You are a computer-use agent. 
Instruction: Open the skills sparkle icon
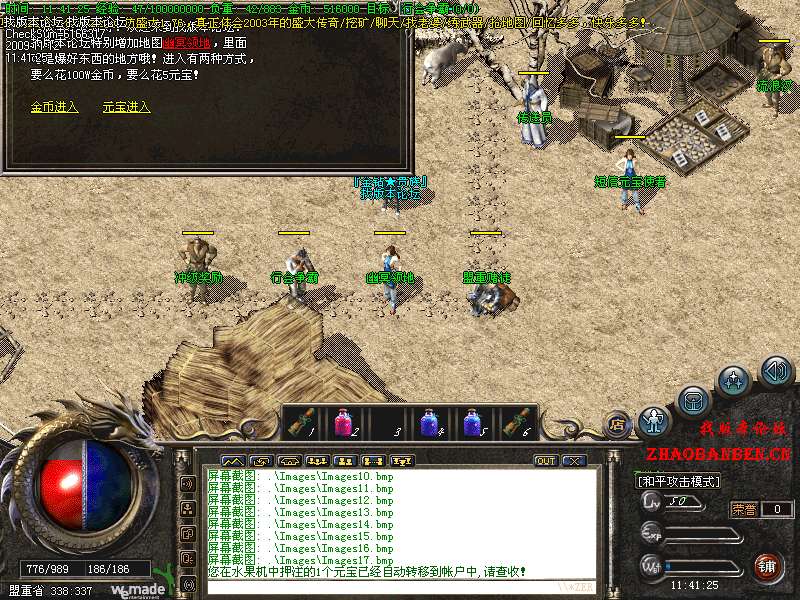(735, 381)
